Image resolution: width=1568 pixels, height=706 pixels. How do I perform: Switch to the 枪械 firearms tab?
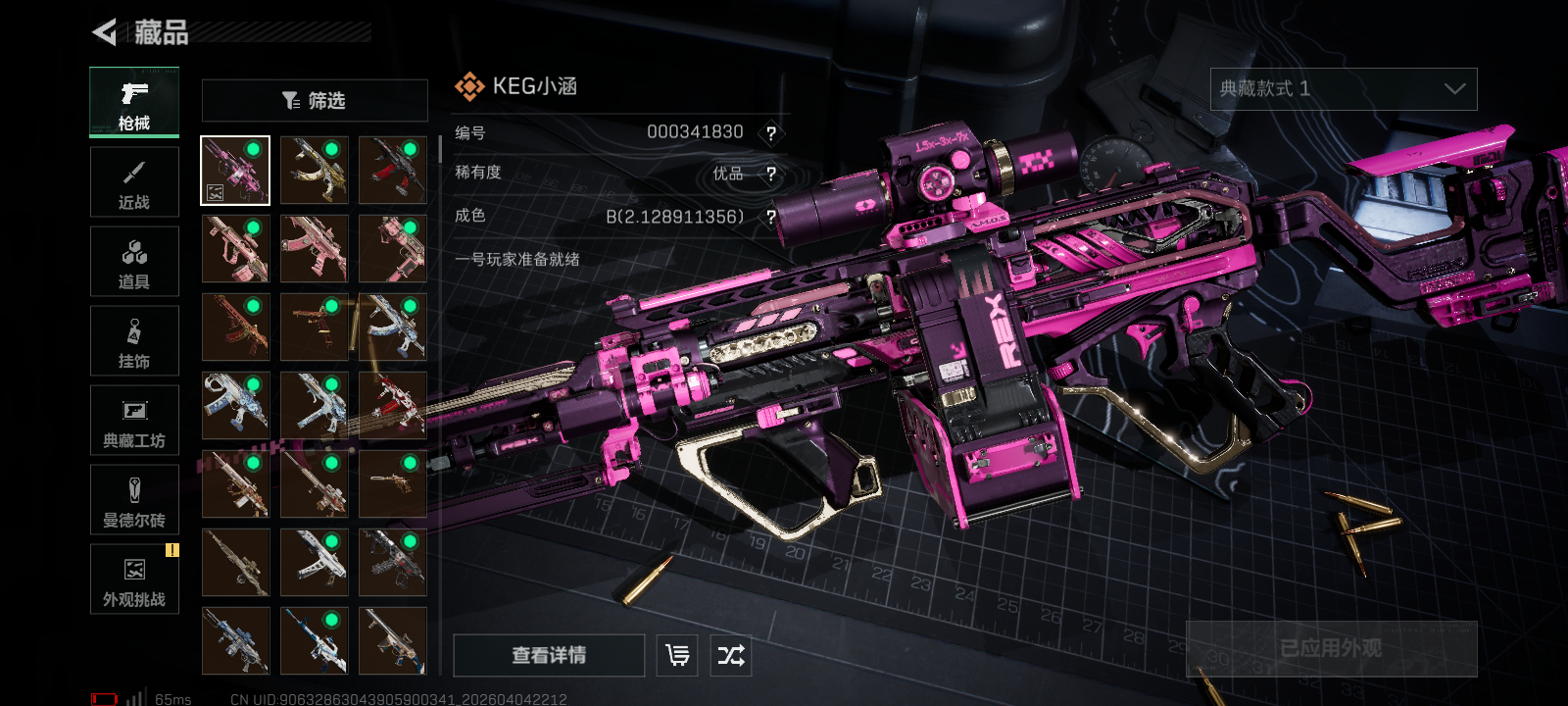[x=134, y=102]
